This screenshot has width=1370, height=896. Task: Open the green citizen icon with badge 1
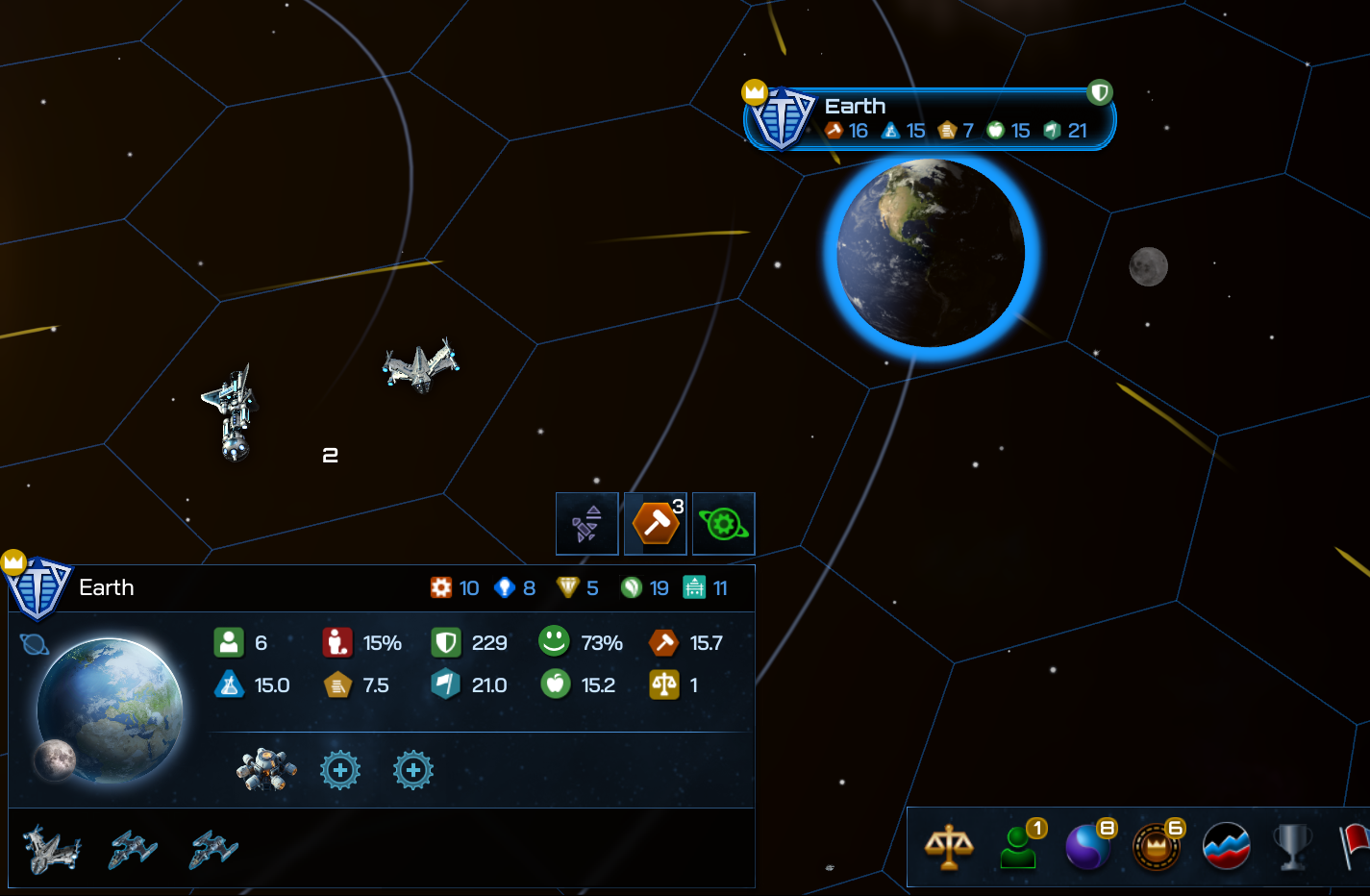1019,848
